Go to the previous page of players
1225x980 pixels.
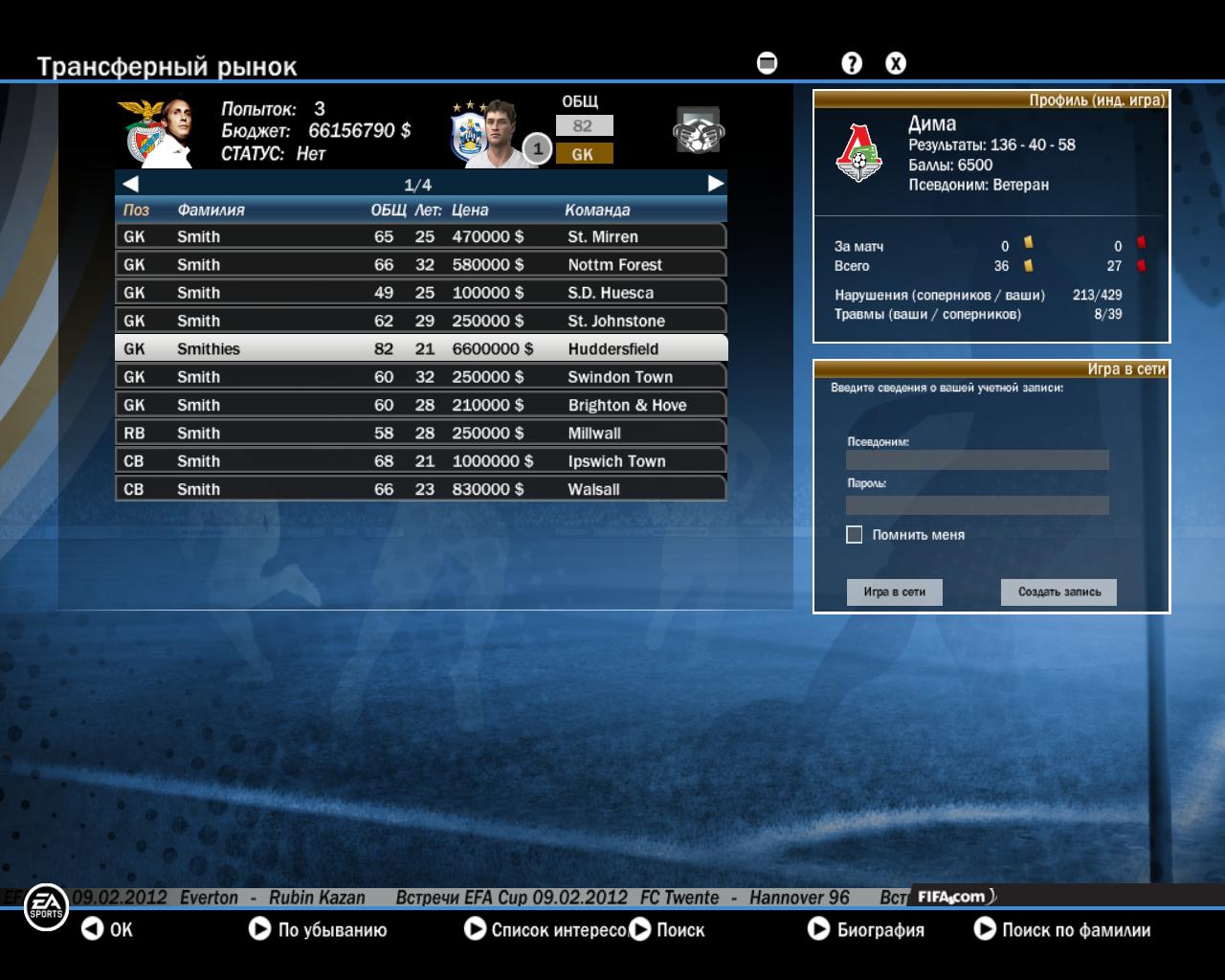pos(130,184)
